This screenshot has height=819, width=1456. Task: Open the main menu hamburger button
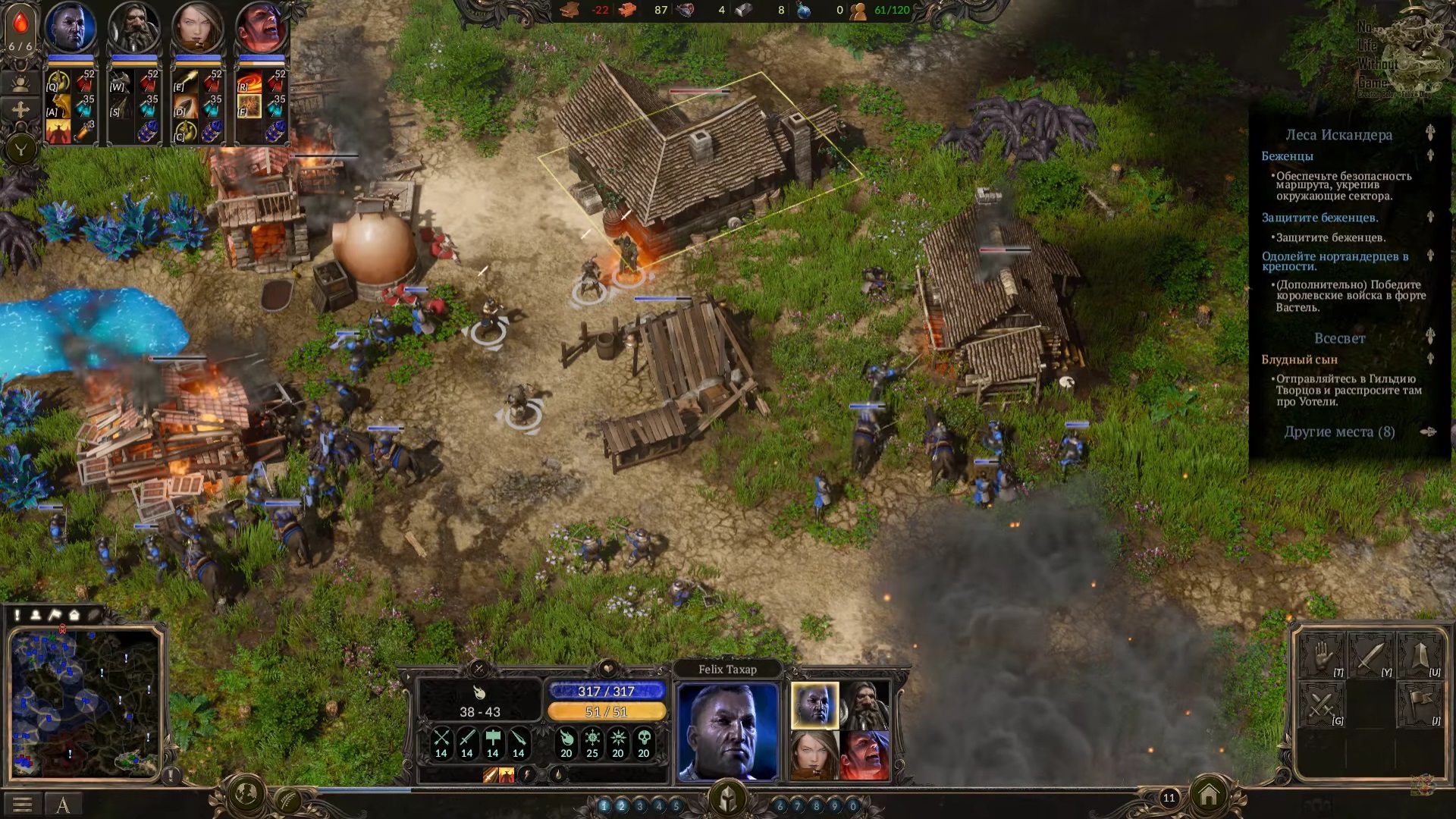point(22,805)
